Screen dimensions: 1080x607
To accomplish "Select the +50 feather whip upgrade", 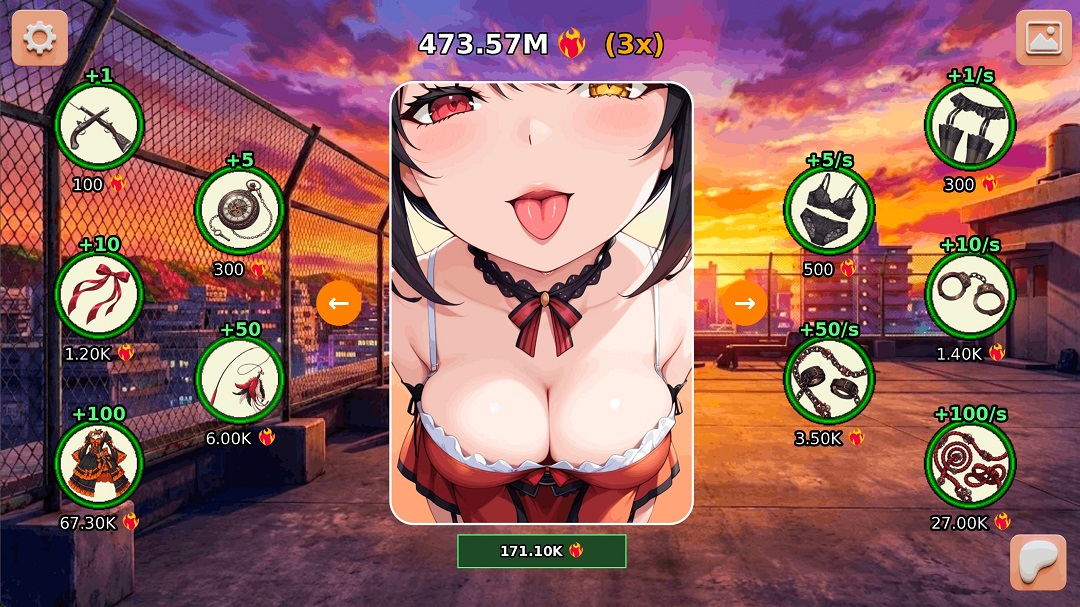I will click(x=240, y=380).
